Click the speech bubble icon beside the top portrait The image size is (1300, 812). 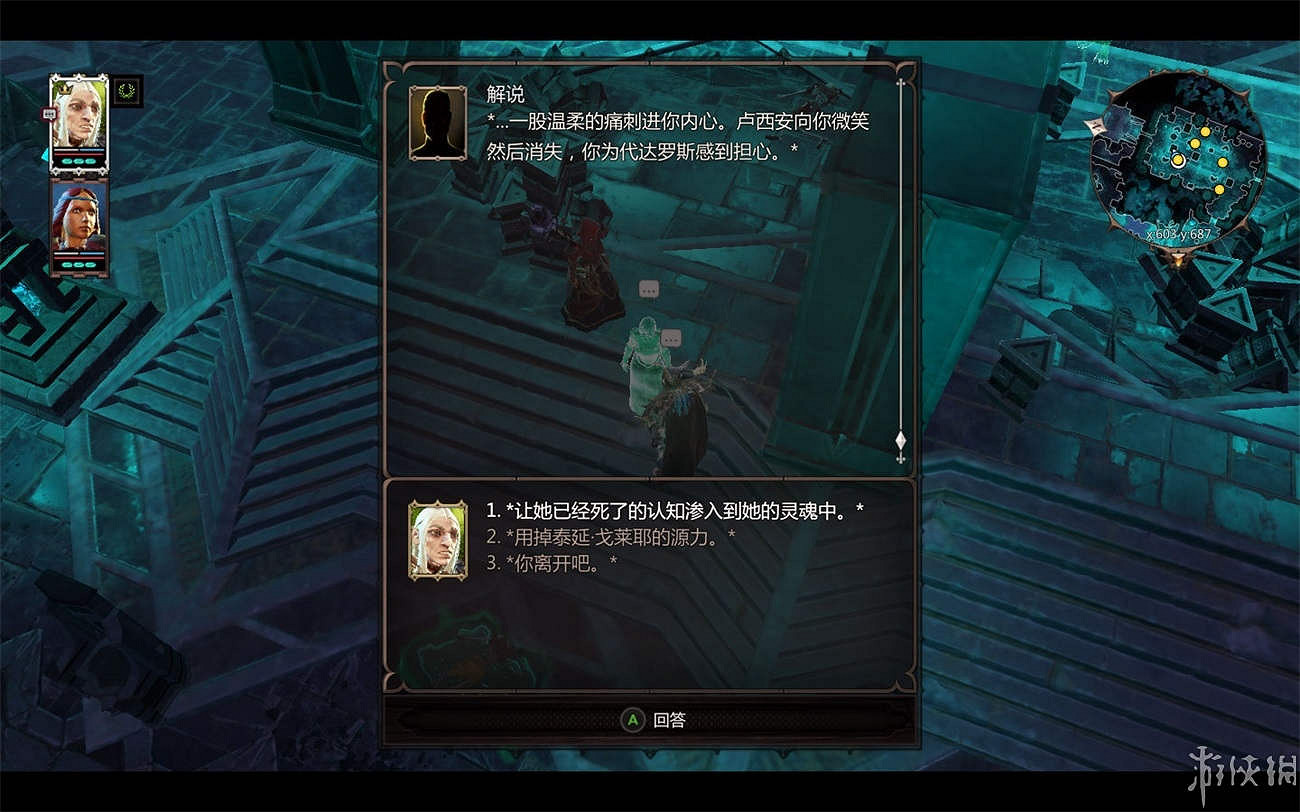click(48, 113)
